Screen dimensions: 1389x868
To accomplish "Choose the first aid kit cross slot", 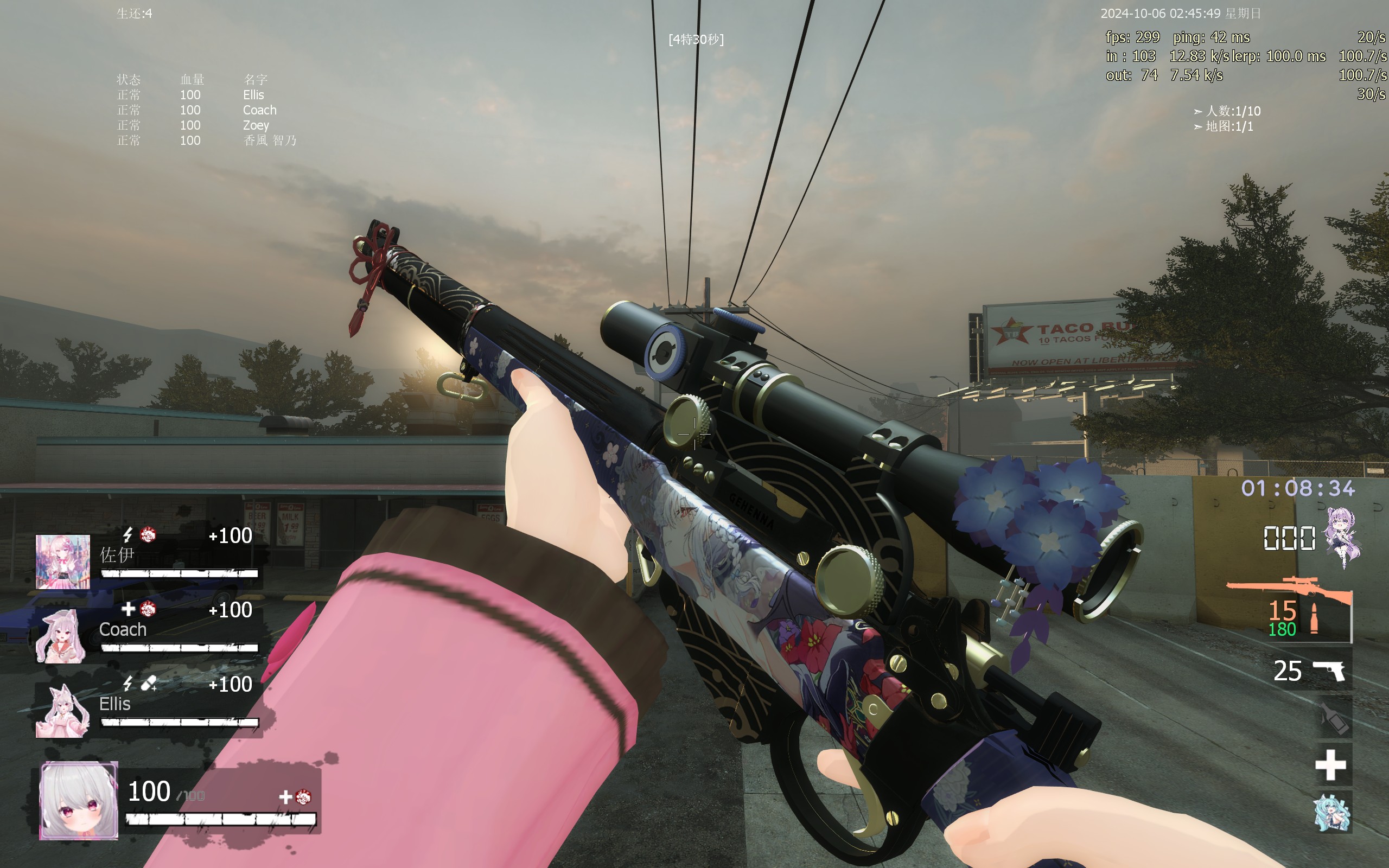I will click(1330, 765).
